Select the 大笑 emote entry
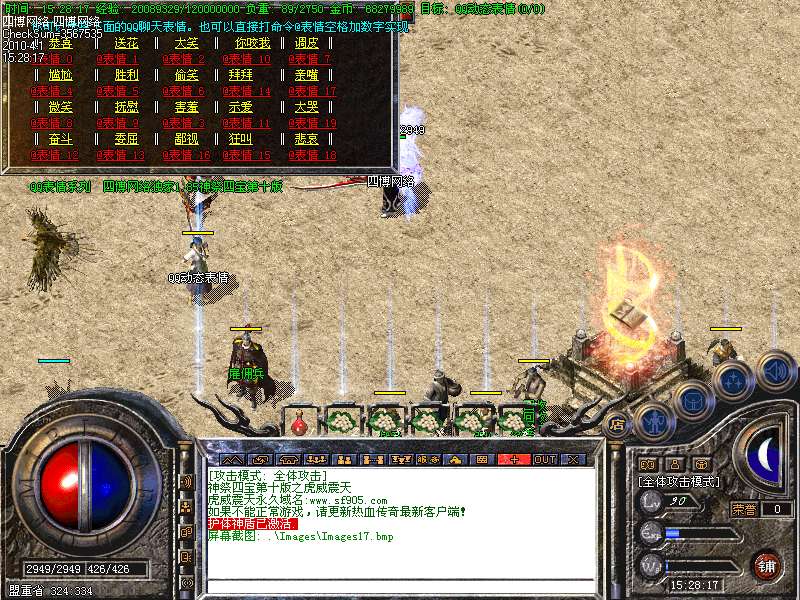The width and height of the screenshot is (800, 600). click(x=187, y=44)
